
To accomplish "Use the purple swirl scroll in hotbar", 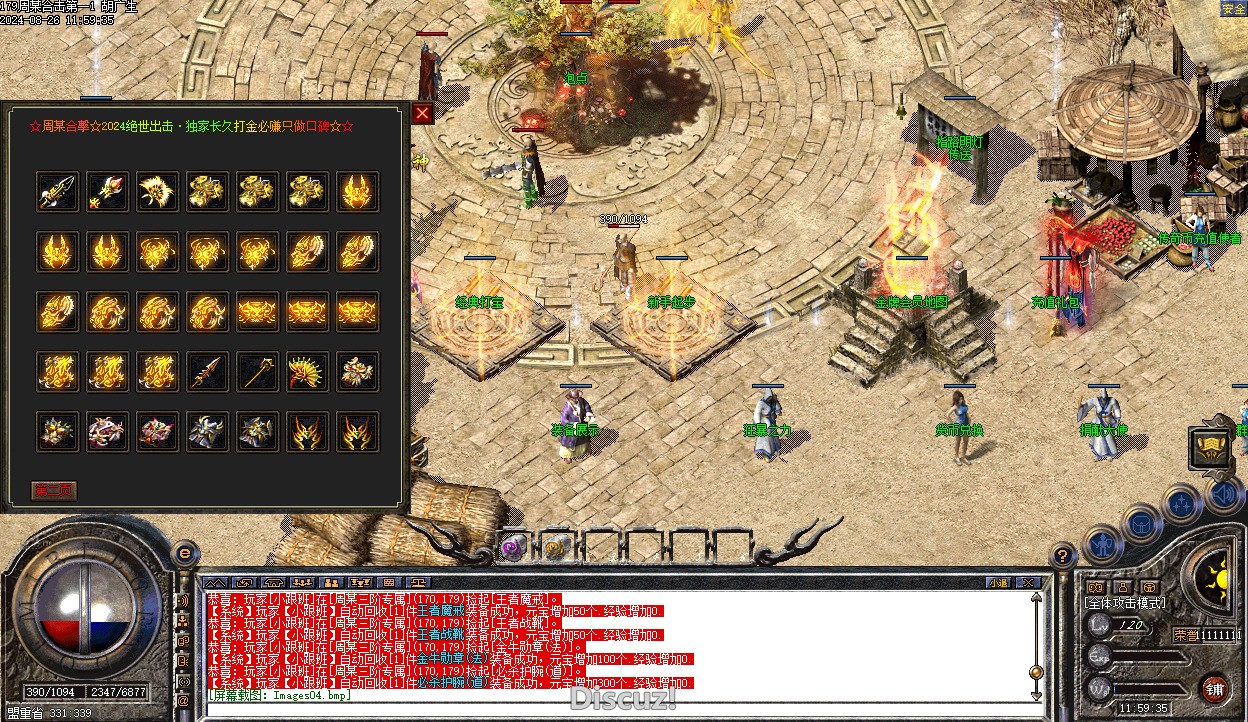I will pyautogui.click(x=513, y=546).
